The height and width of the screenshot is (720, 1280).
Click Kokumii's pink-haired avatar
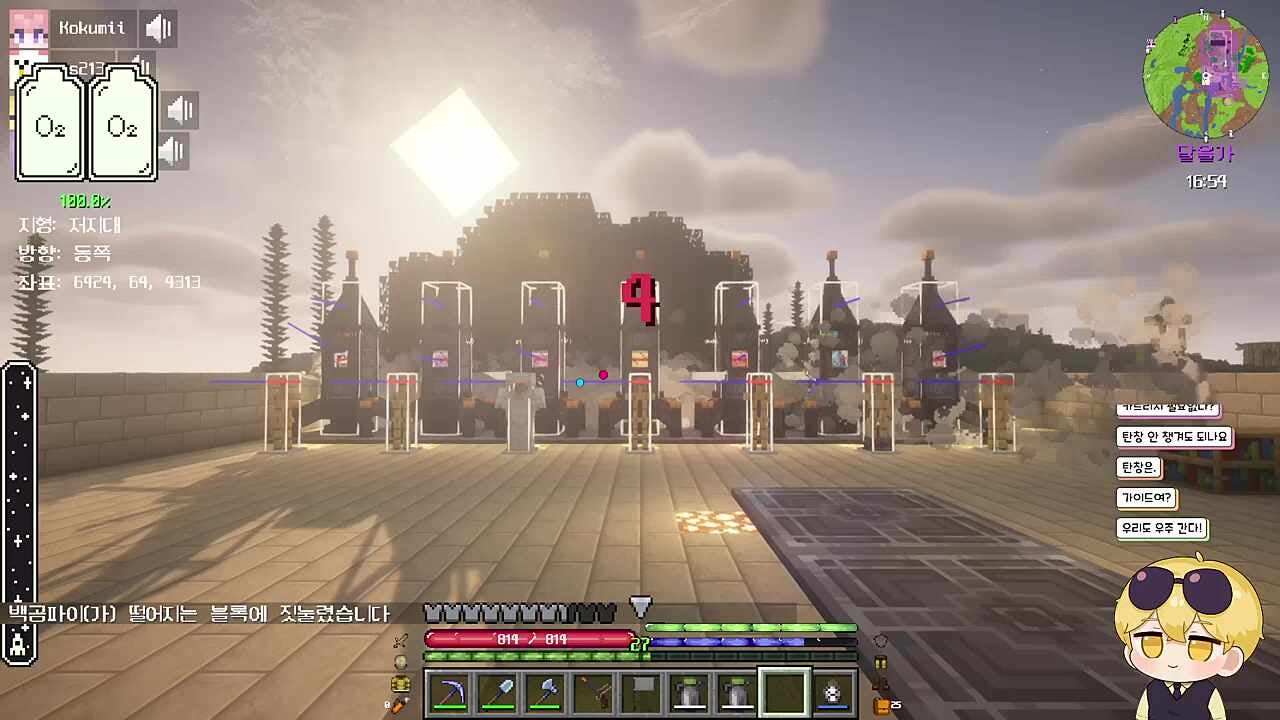point(28,28)
